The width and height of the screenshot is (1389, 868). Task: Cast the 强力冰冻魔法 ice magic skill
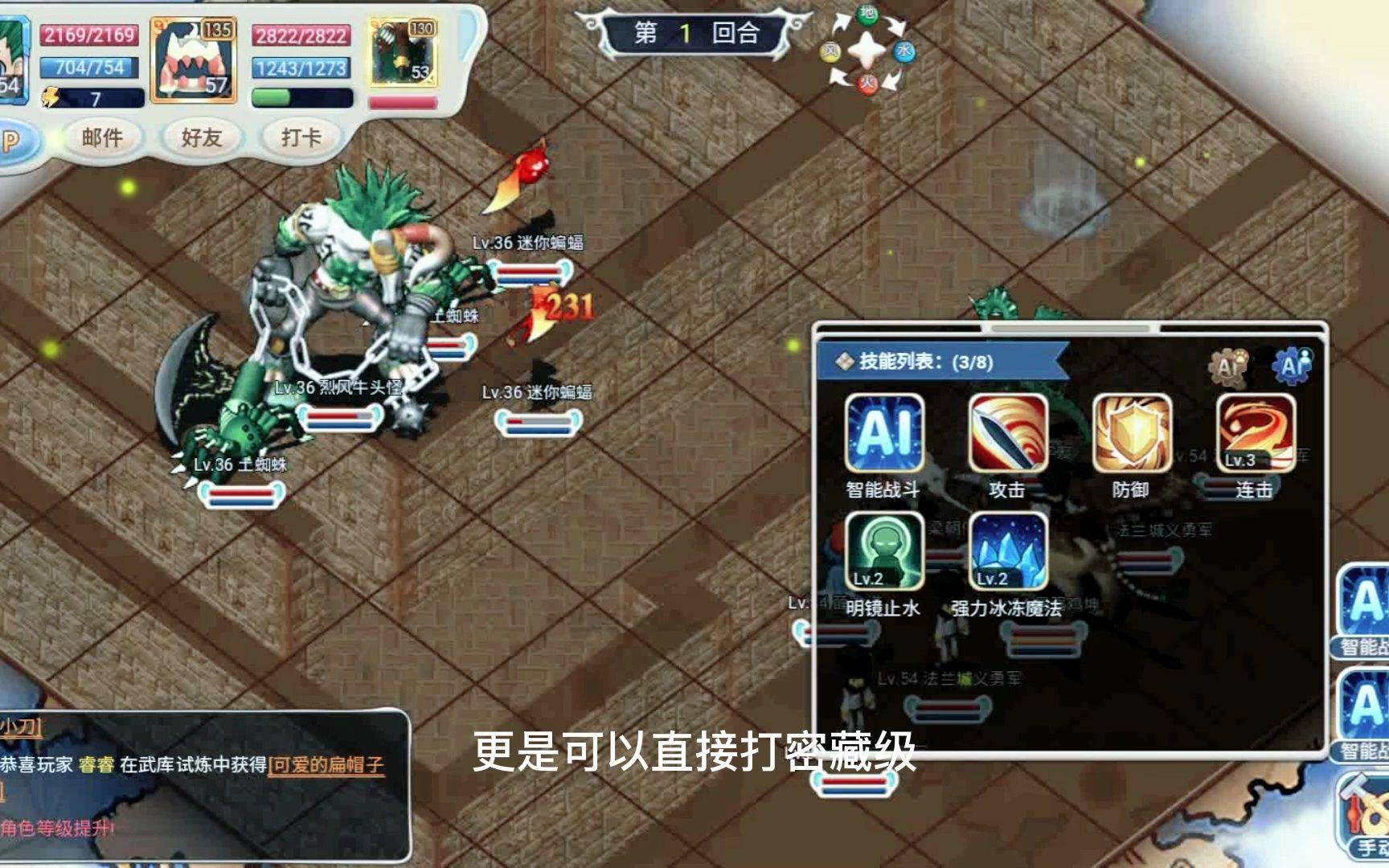coord(1007,552)
